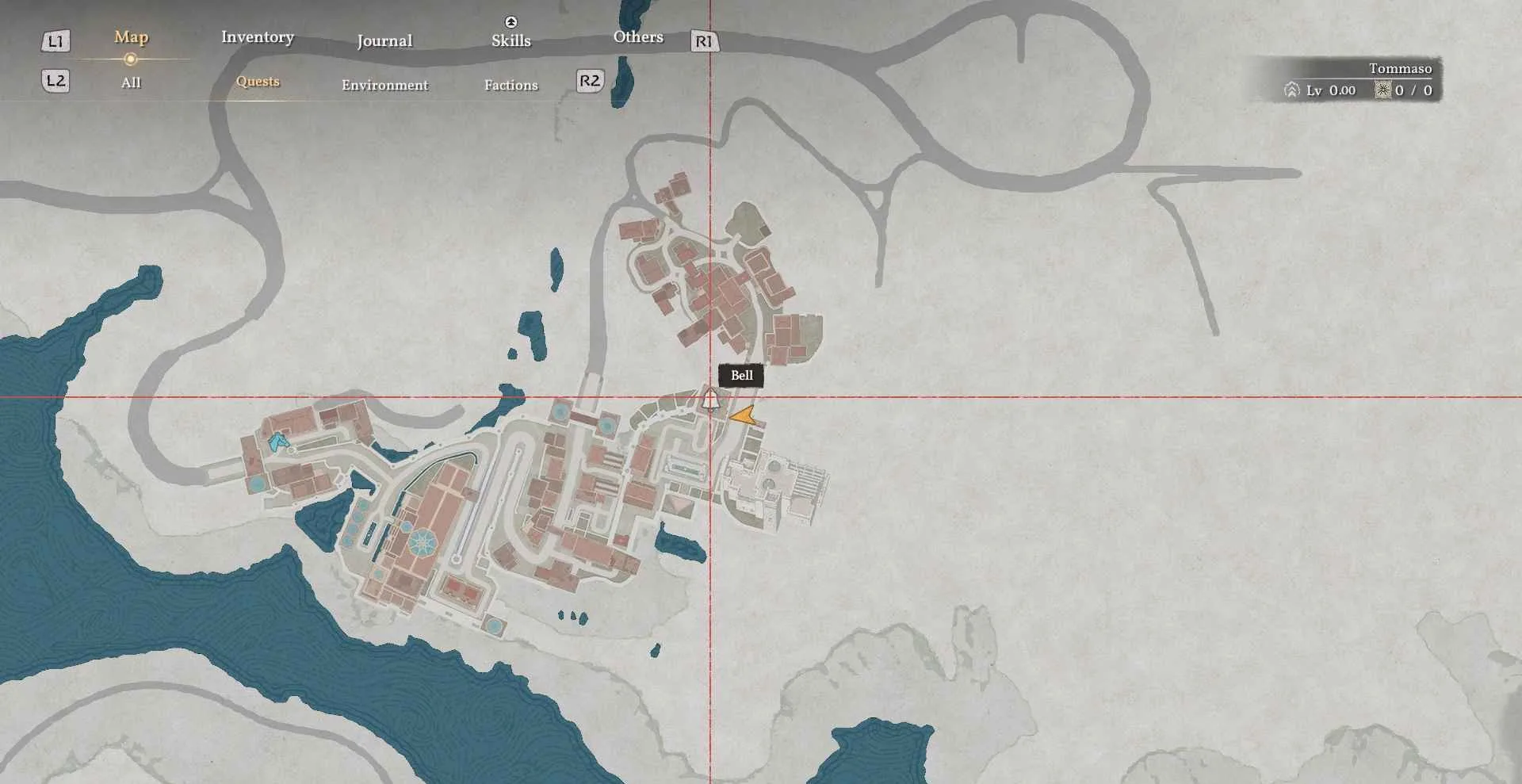Select the Map menu entry
This screenshot has height=784, width=1522.
pos(130,36)
